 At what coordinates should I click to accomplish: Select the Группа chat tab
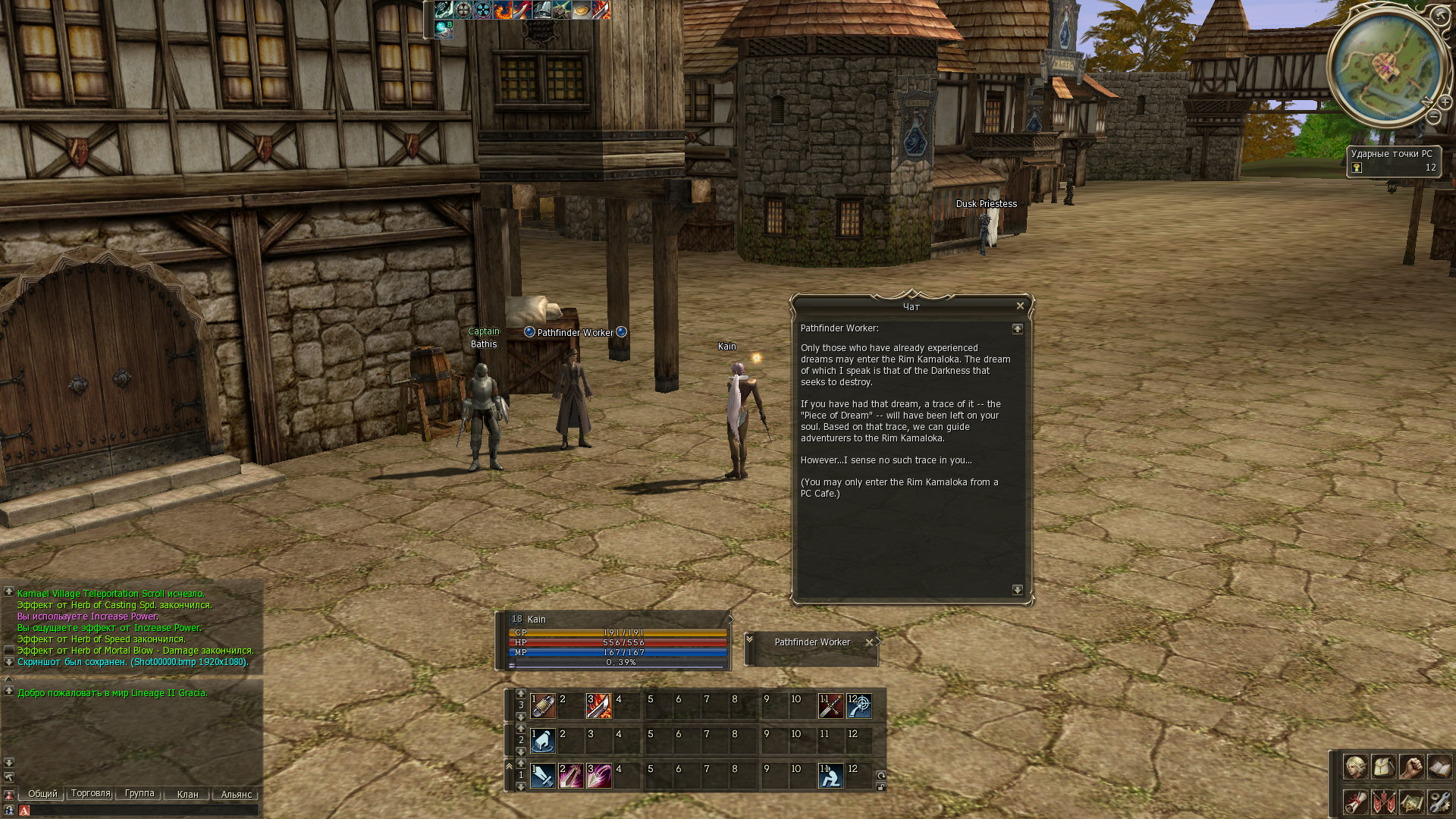(139, 794)
